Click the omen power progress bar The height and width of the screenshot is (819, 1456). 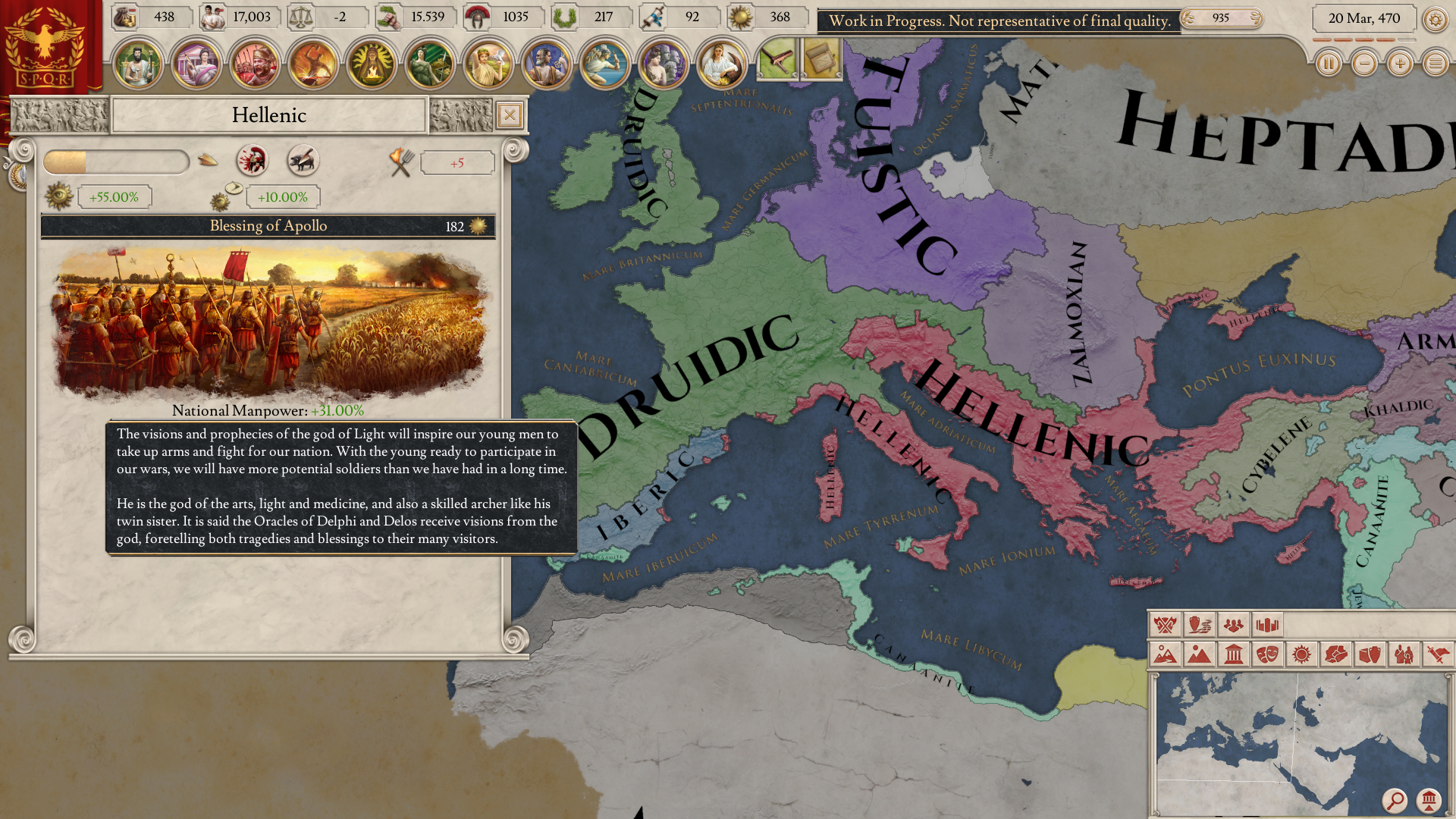coord(117,161)
